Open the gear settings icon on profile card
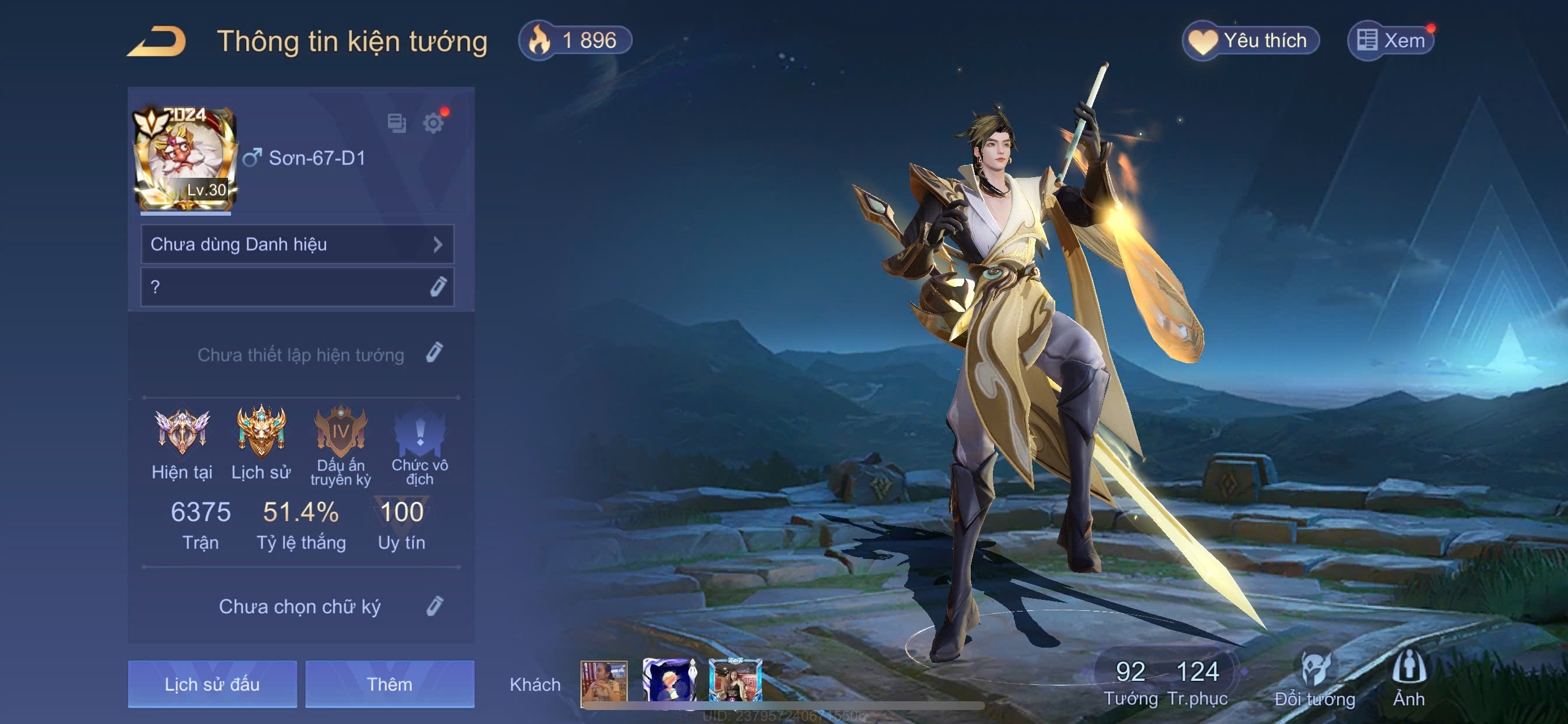The height and width of the screenshot is (724, 1568). coord(433,124)
